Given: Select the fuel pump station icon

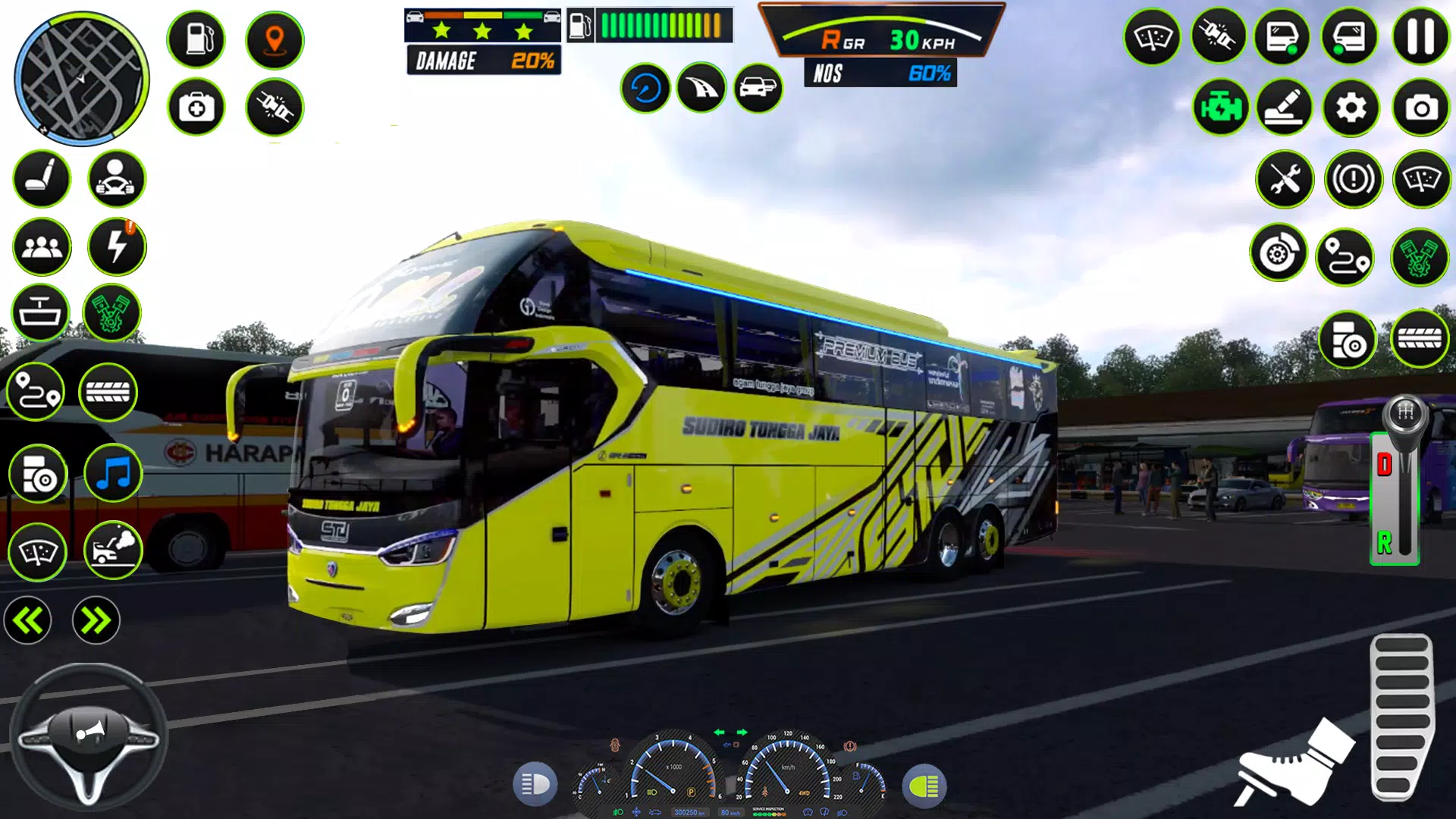Looking at the screenshot, I should (196, 39).
